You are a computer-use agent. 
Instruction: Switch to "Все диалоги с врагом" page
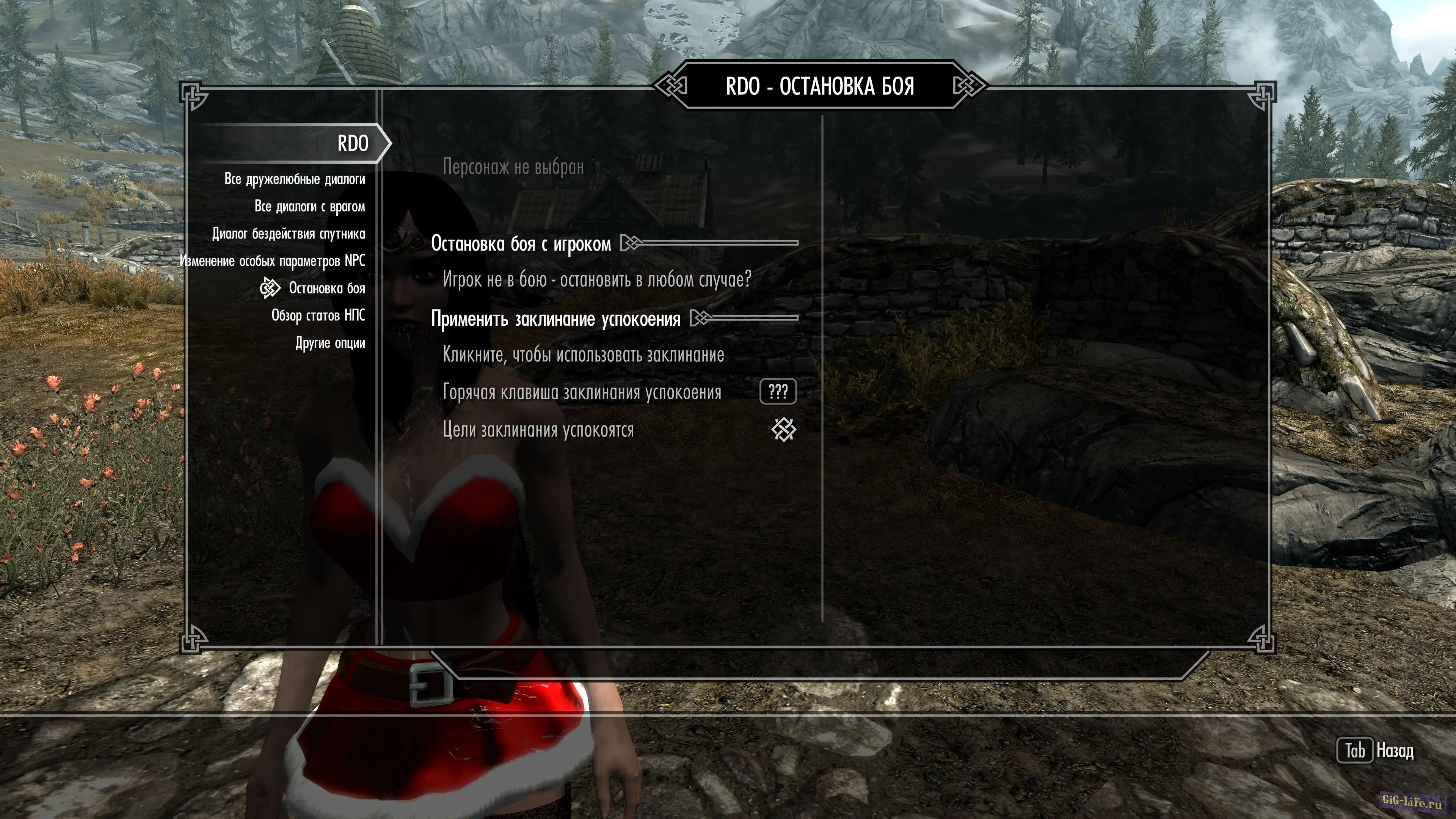309,206
